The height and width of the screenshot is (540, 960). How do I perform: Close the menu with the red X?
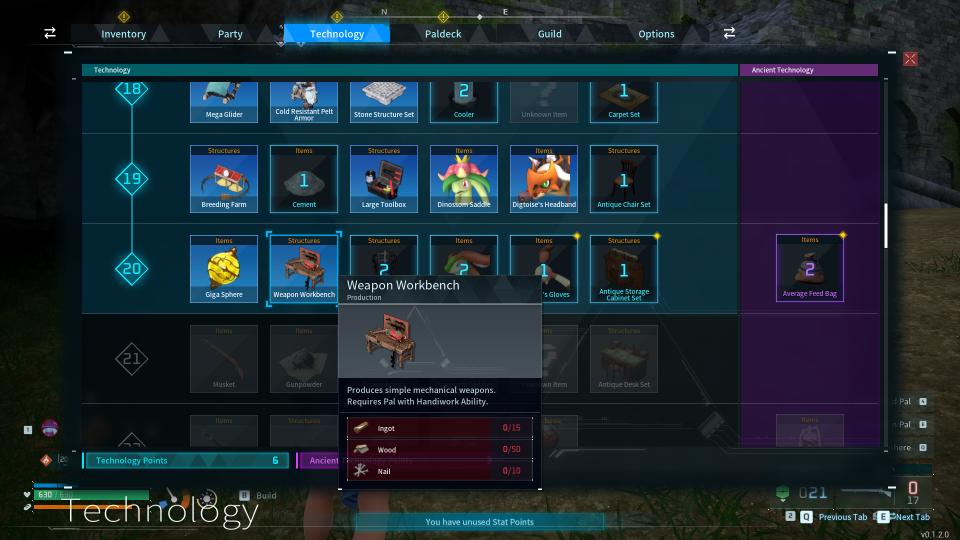click(910, 59)
